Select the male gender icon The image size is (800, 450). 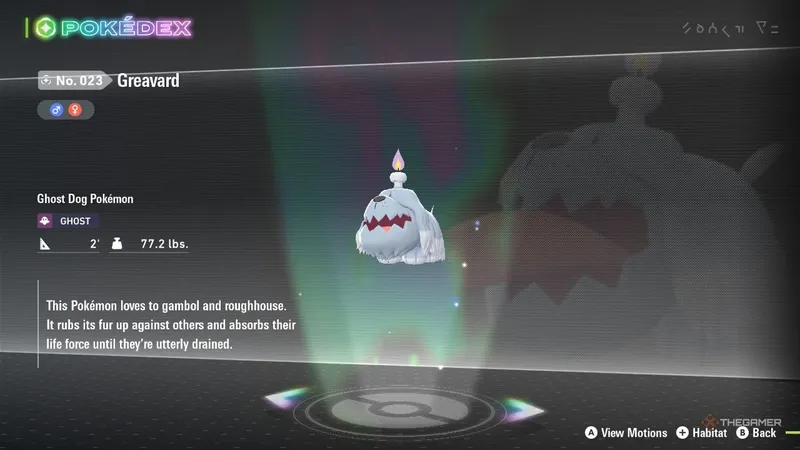pos(57,110)
